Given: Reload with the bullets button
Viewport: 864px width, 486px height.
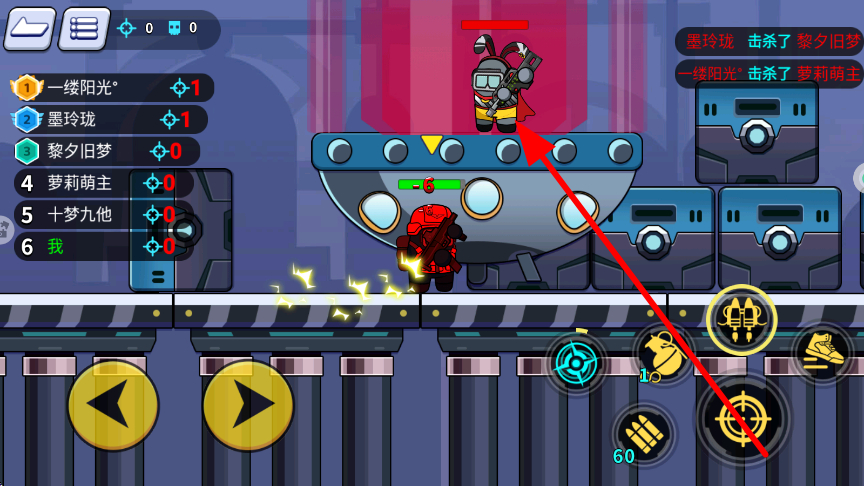Looking at the screenshot, I should coord(643,435).
